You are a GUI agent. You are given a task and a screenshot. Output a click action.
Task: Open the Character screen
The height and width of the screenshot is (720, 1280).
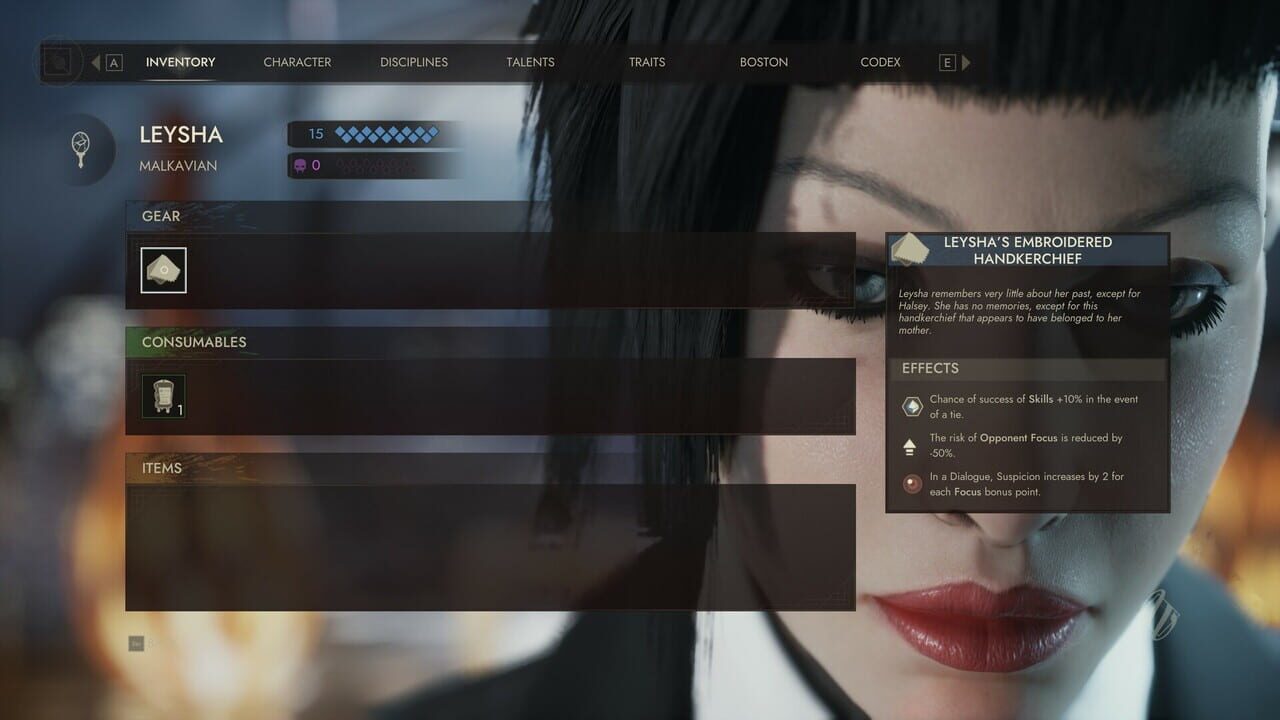tap(297, 62)
